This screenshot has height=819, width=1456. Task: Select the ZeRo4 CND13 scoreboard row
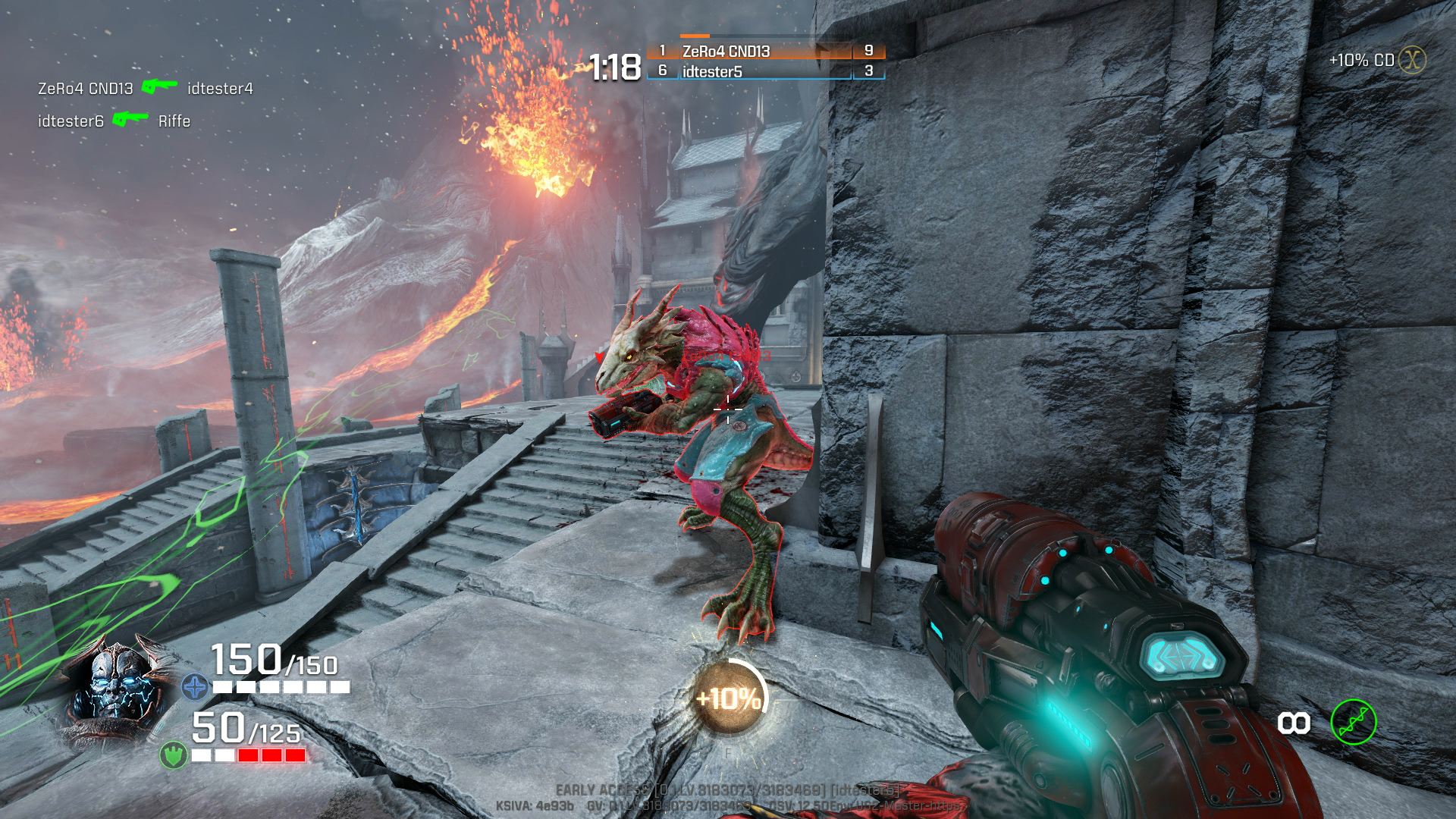pos(764,51)
